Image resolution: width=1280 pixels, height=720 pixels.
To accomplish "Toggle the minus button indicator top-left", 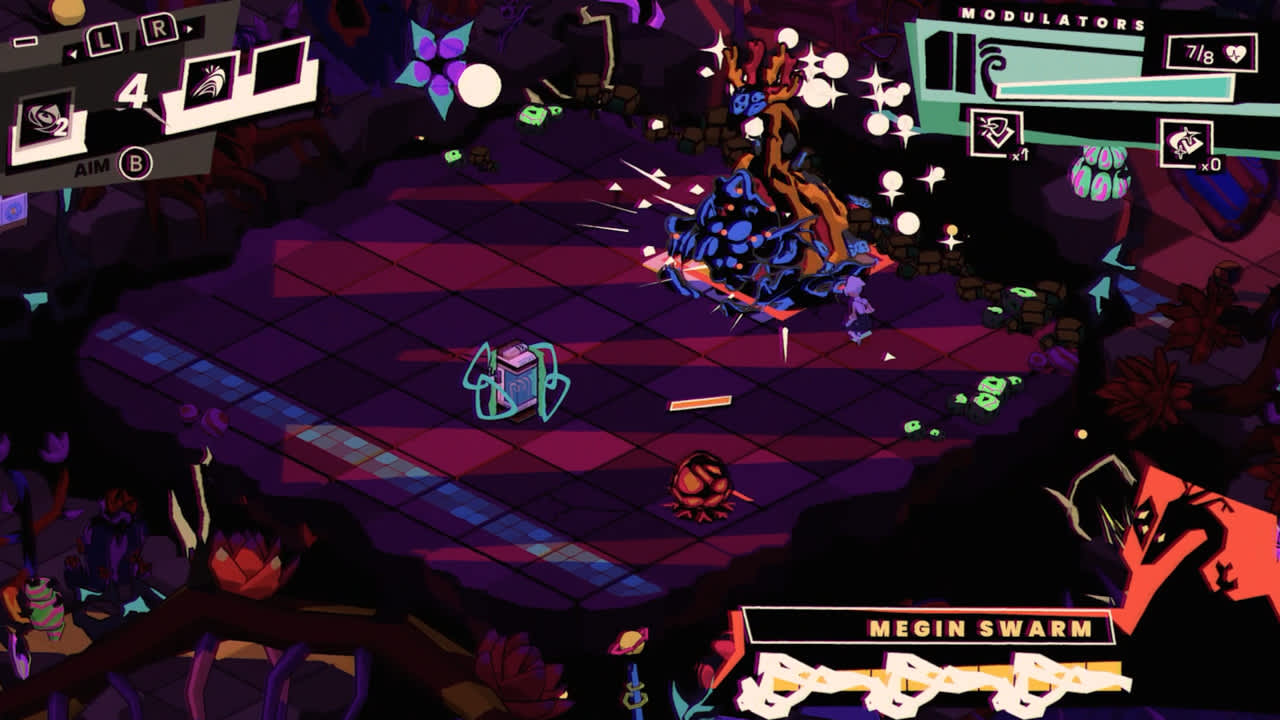I will tap(26, 40).
